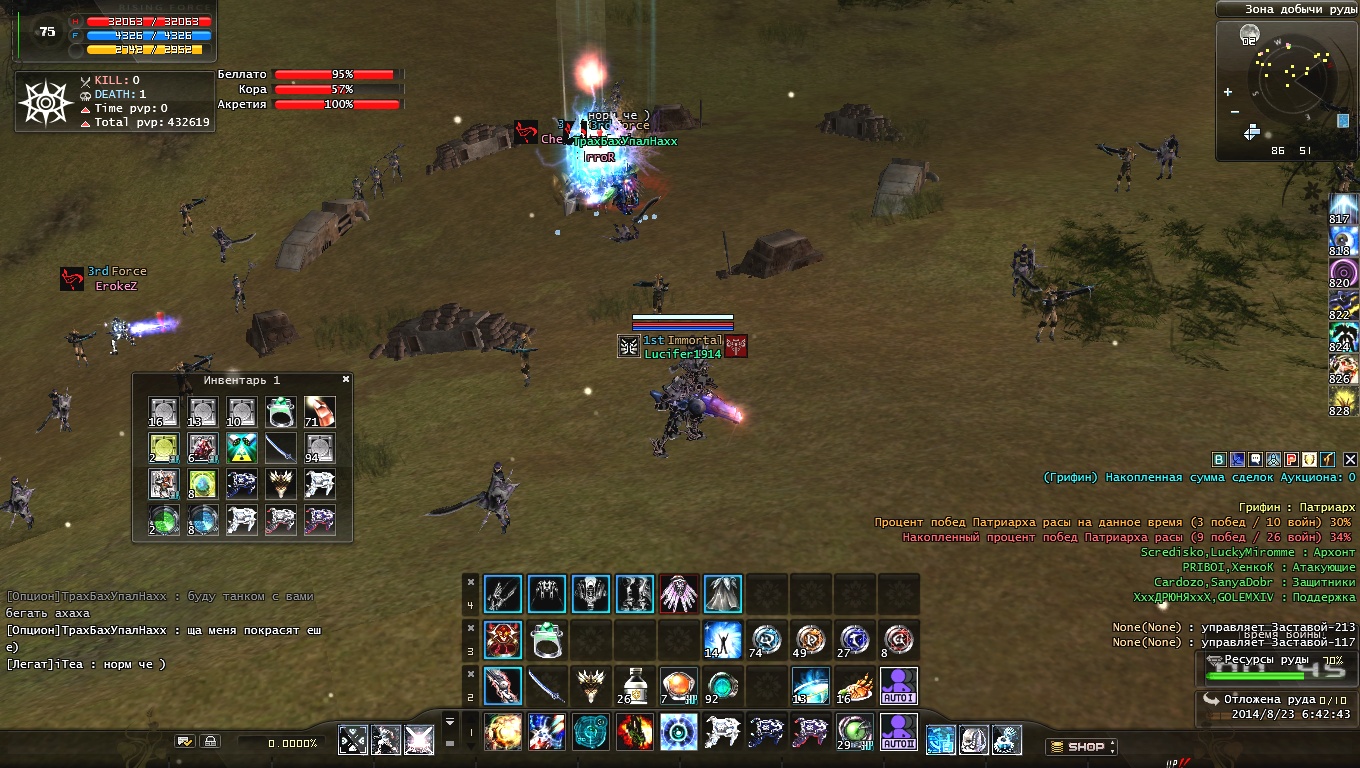Choose the green radar item with count 2
This screenshot has height=768, width=1360.
click(x=164, y=520)
